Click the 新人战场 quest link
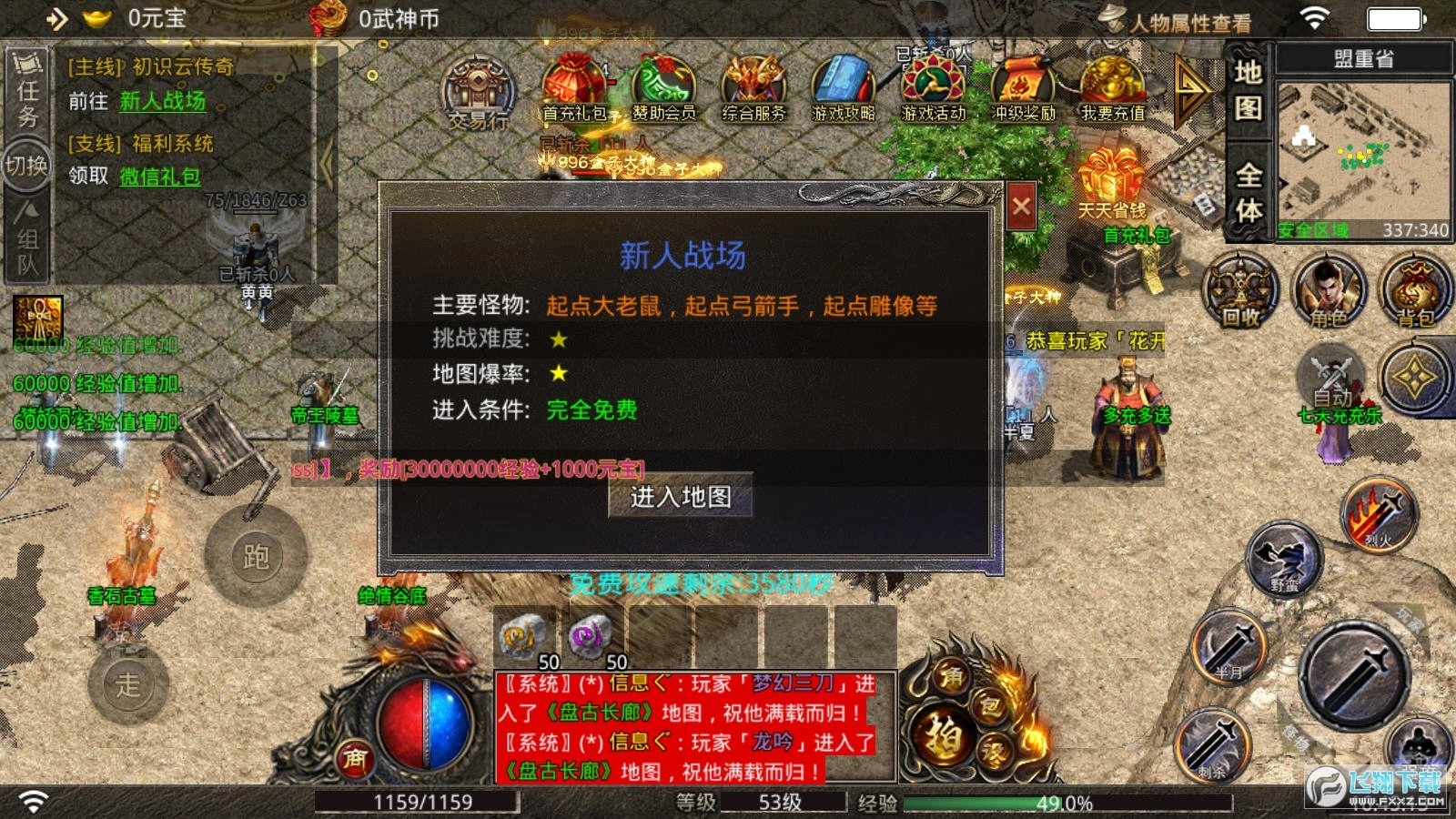1456x819 pixels. coord(162,103)
